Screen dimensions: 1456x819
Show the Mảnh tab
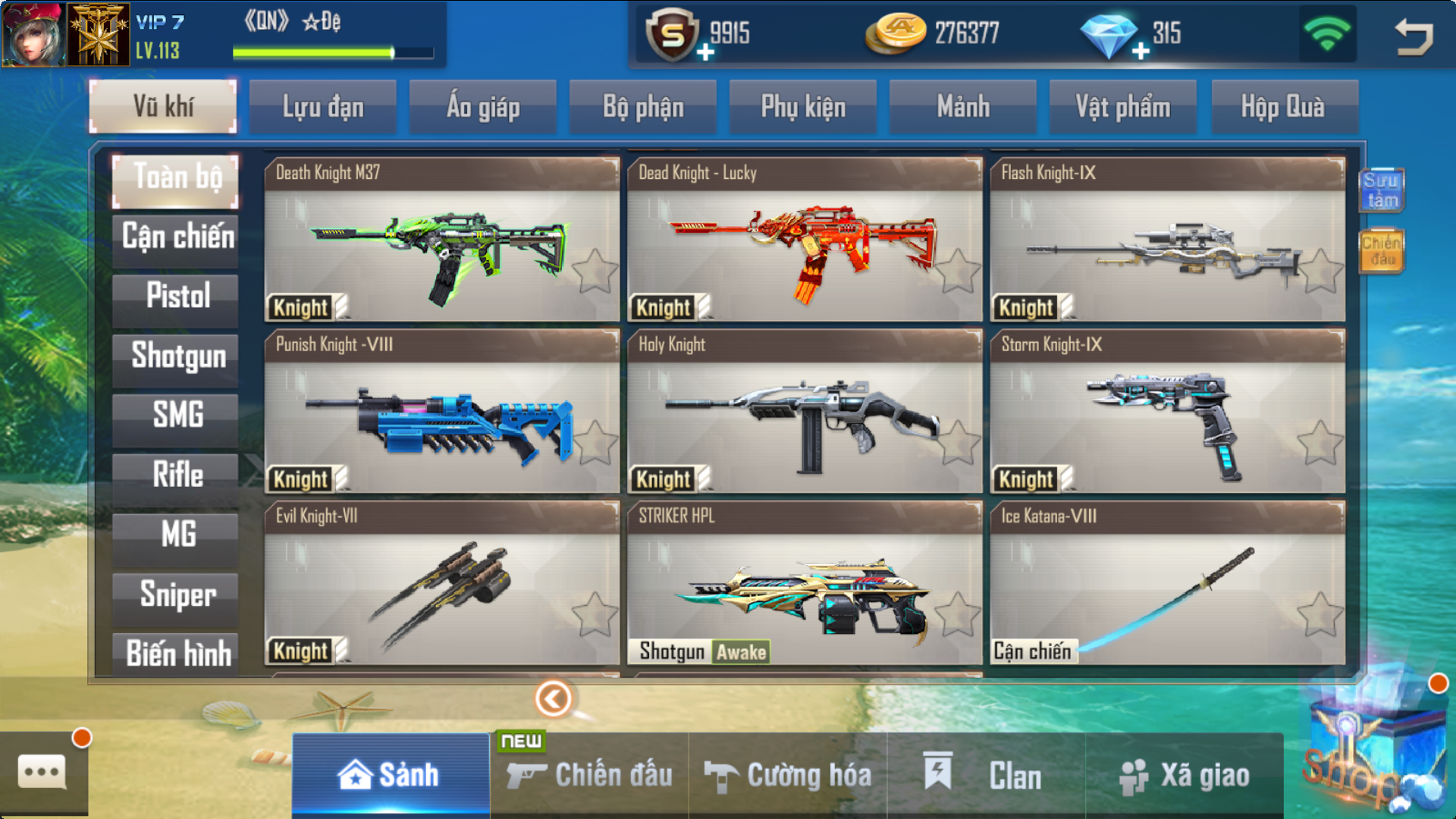tap(963, 107)
